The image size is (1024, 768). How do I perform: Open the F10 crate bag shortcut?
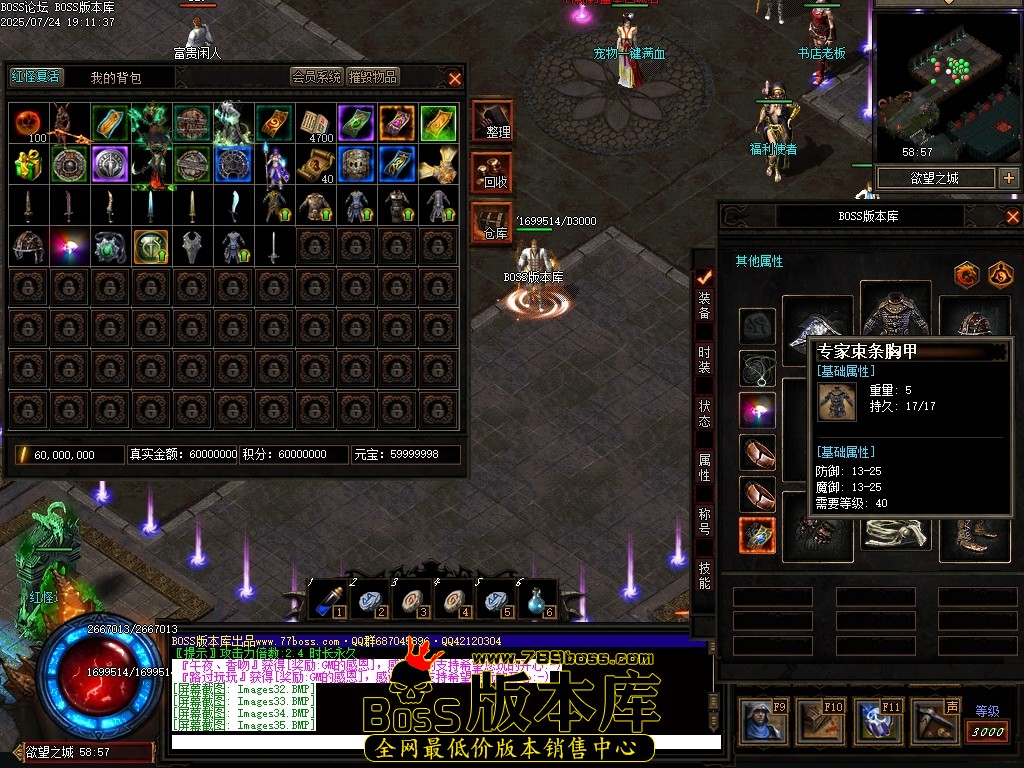tap(819, 722)
